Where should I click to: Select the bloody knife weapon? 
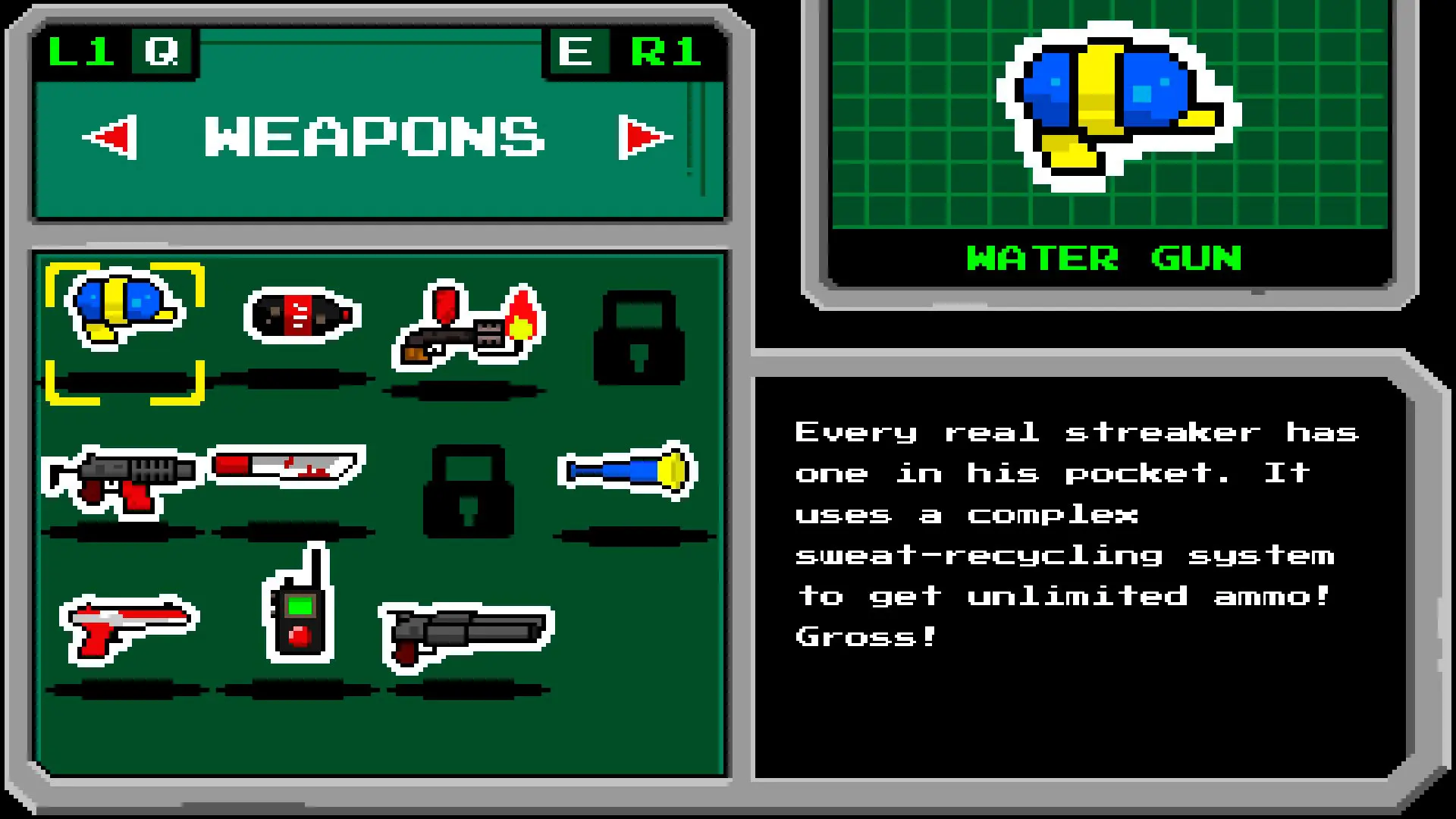(287, 466)
